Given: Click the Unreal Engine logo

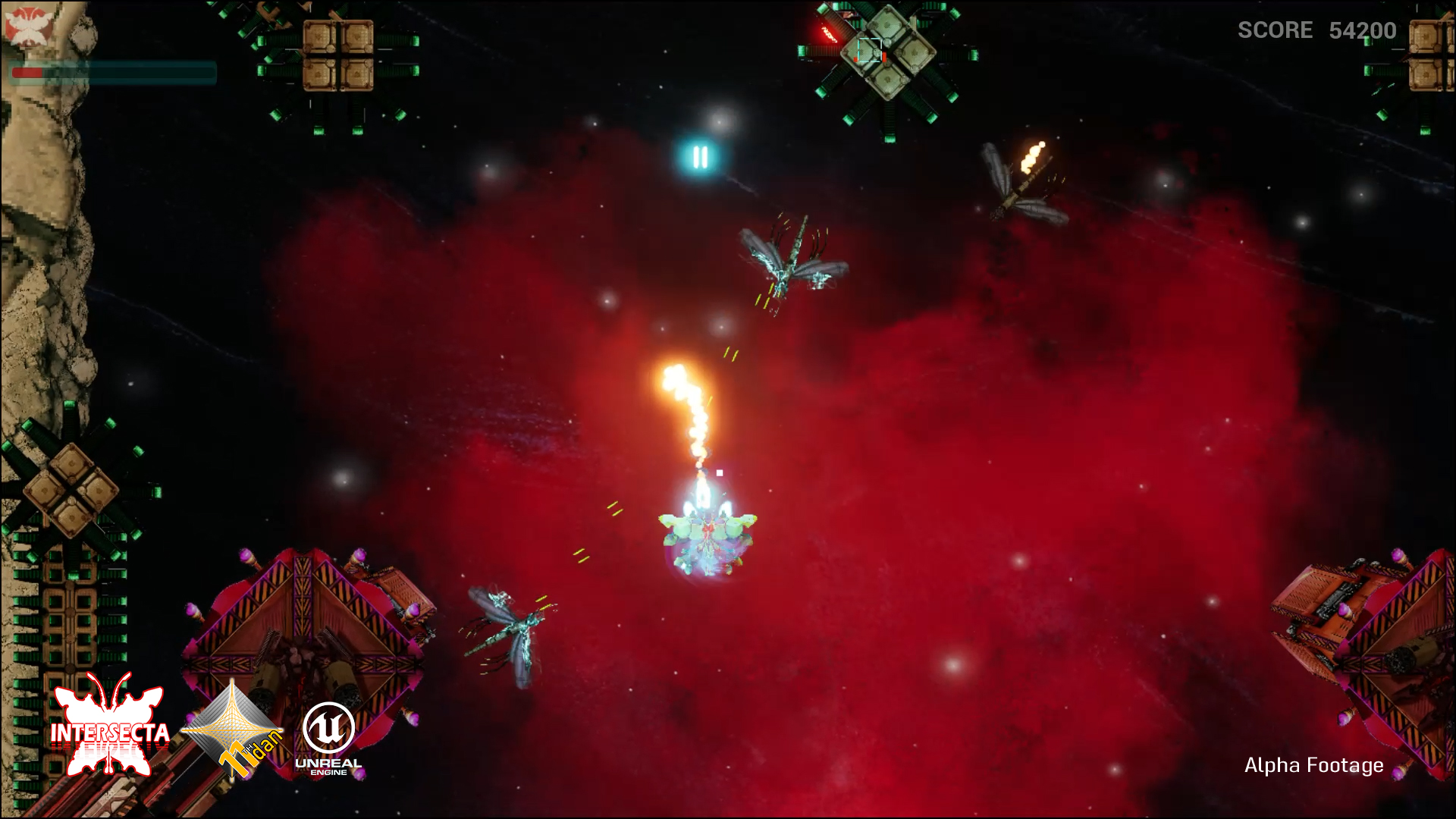Looking at the screenshot, I should coord(328,738).
